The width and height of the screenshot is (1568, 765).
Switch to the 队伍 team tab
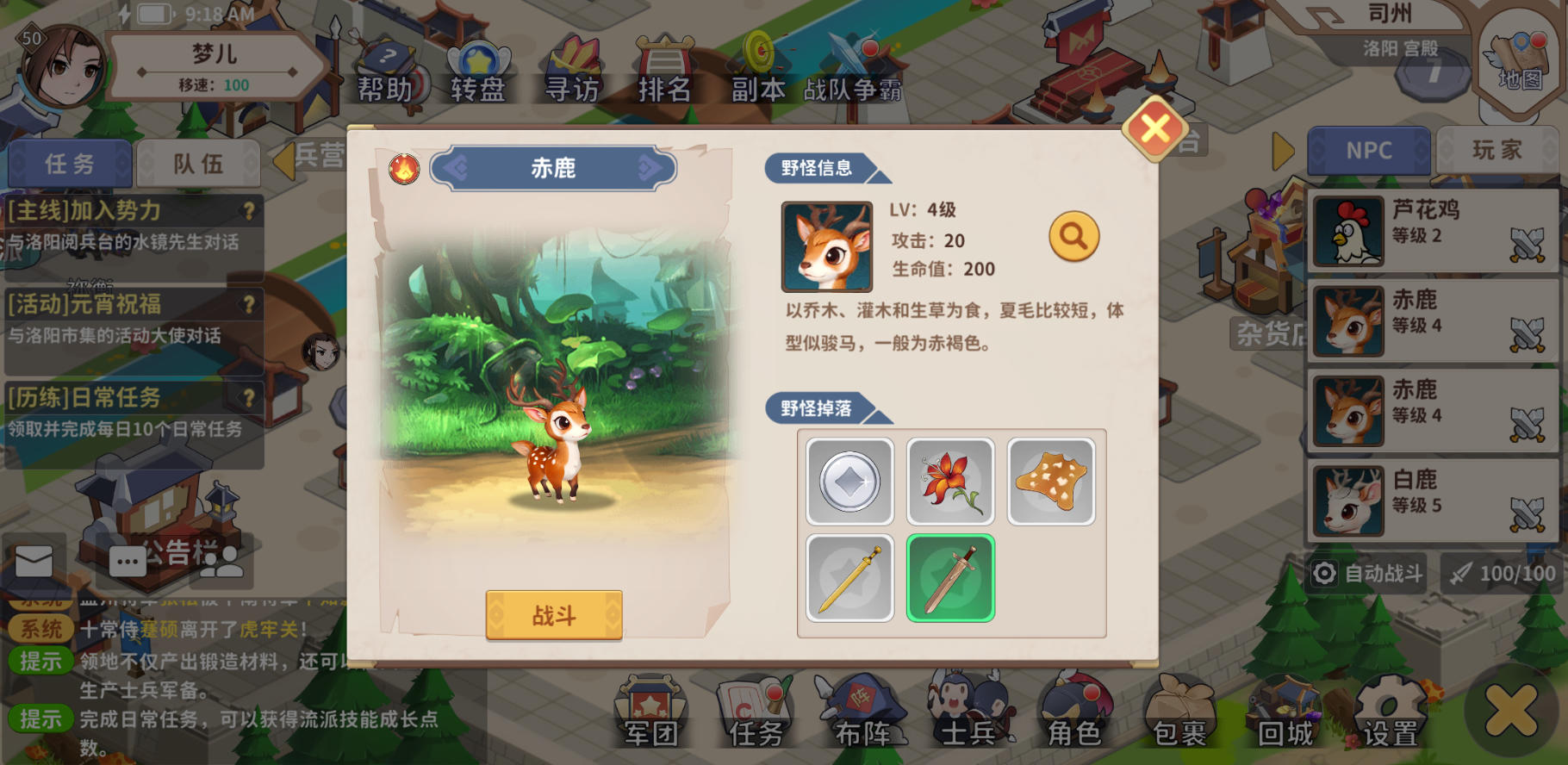200,163
